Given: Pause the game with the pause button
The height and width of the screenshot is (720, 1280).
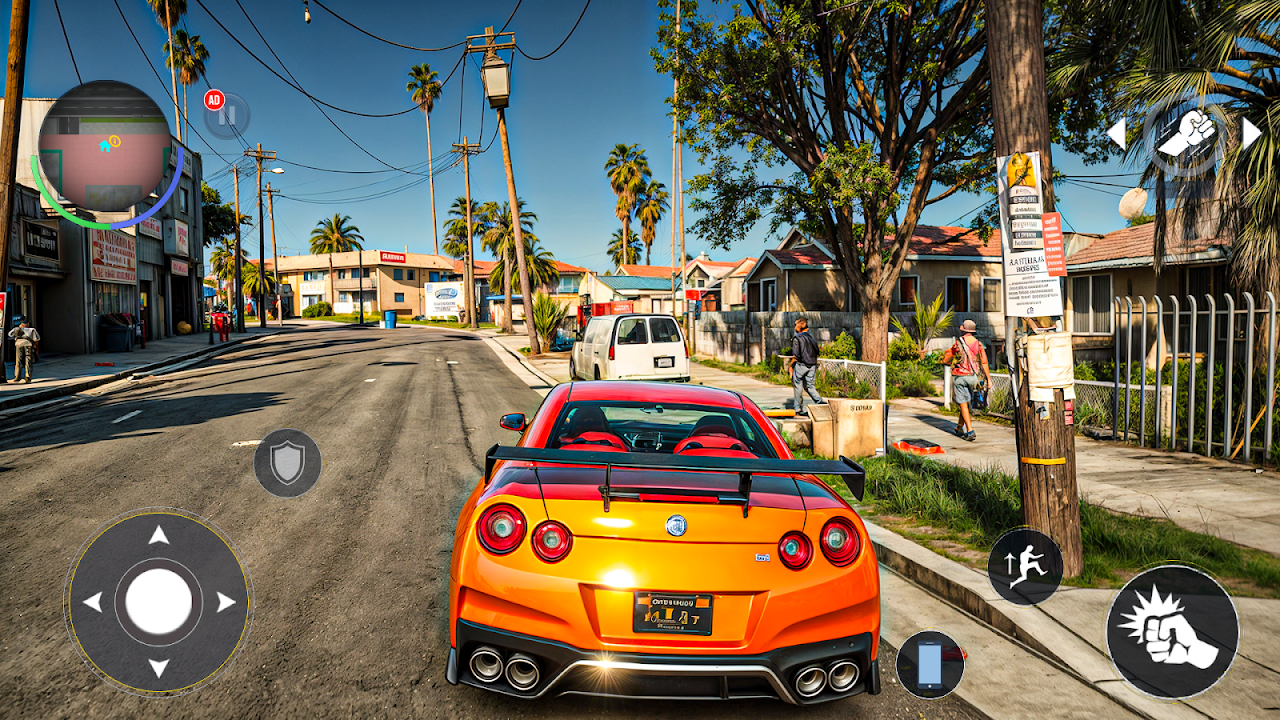Looking at the screenshot, I should point(229,116).
